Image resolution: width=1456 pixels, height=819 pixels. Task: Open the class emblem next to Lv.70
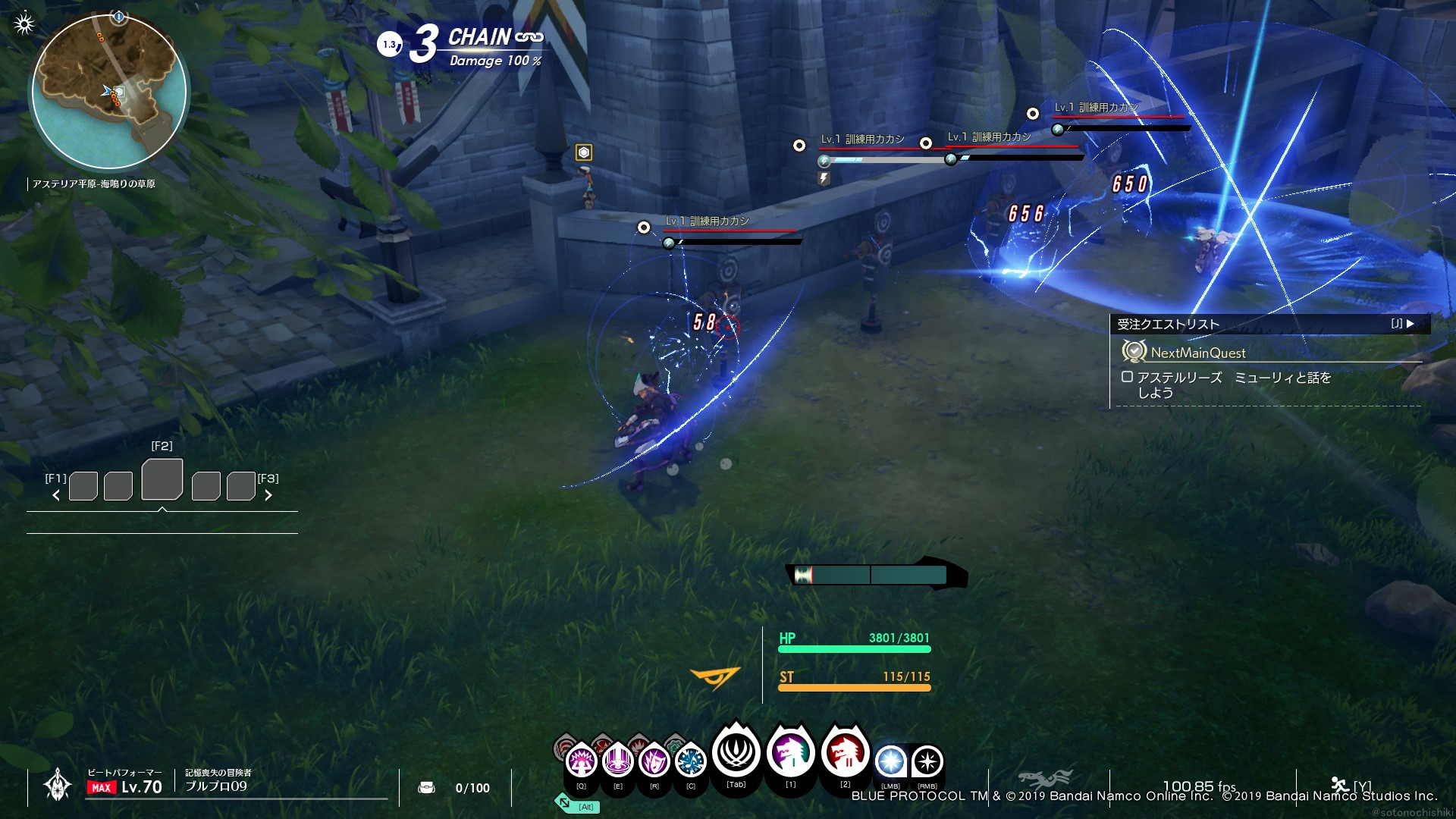[58, 785]
